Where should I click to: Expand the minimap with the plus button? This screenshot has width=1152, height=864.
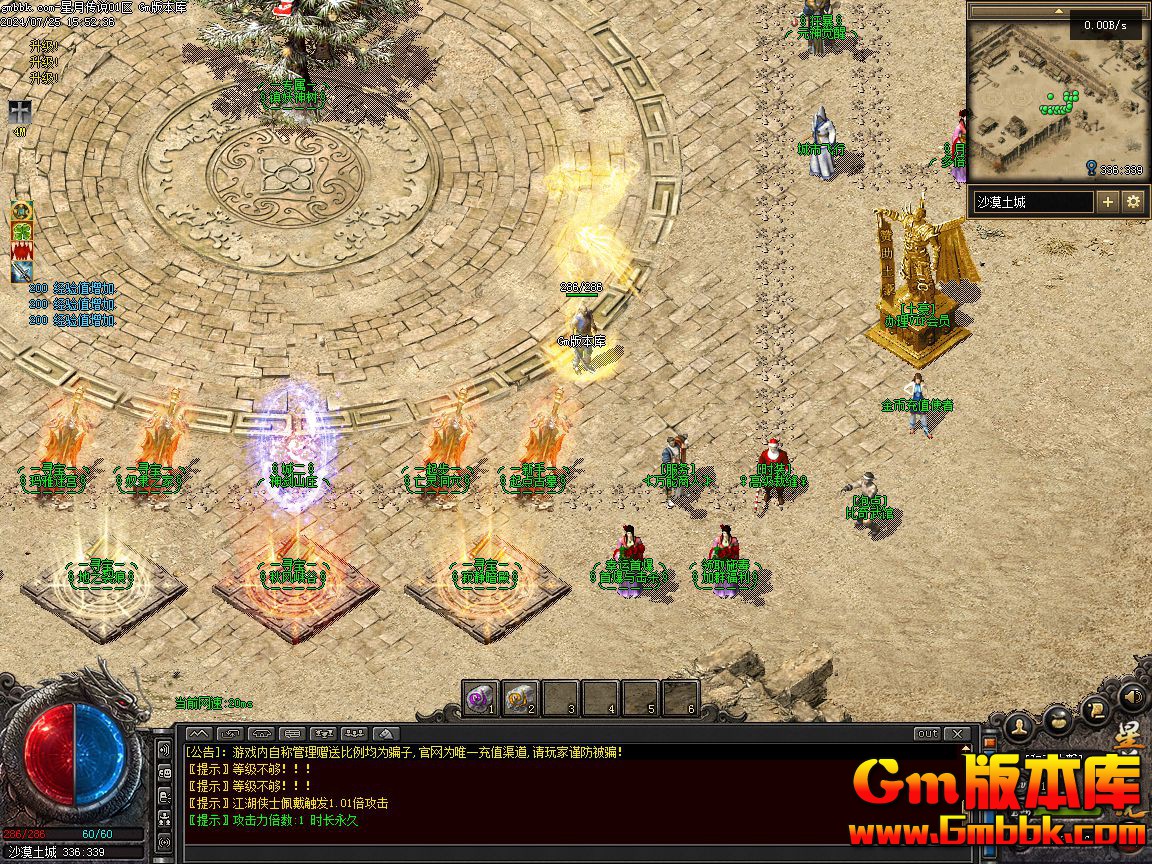coord(1108,202)
